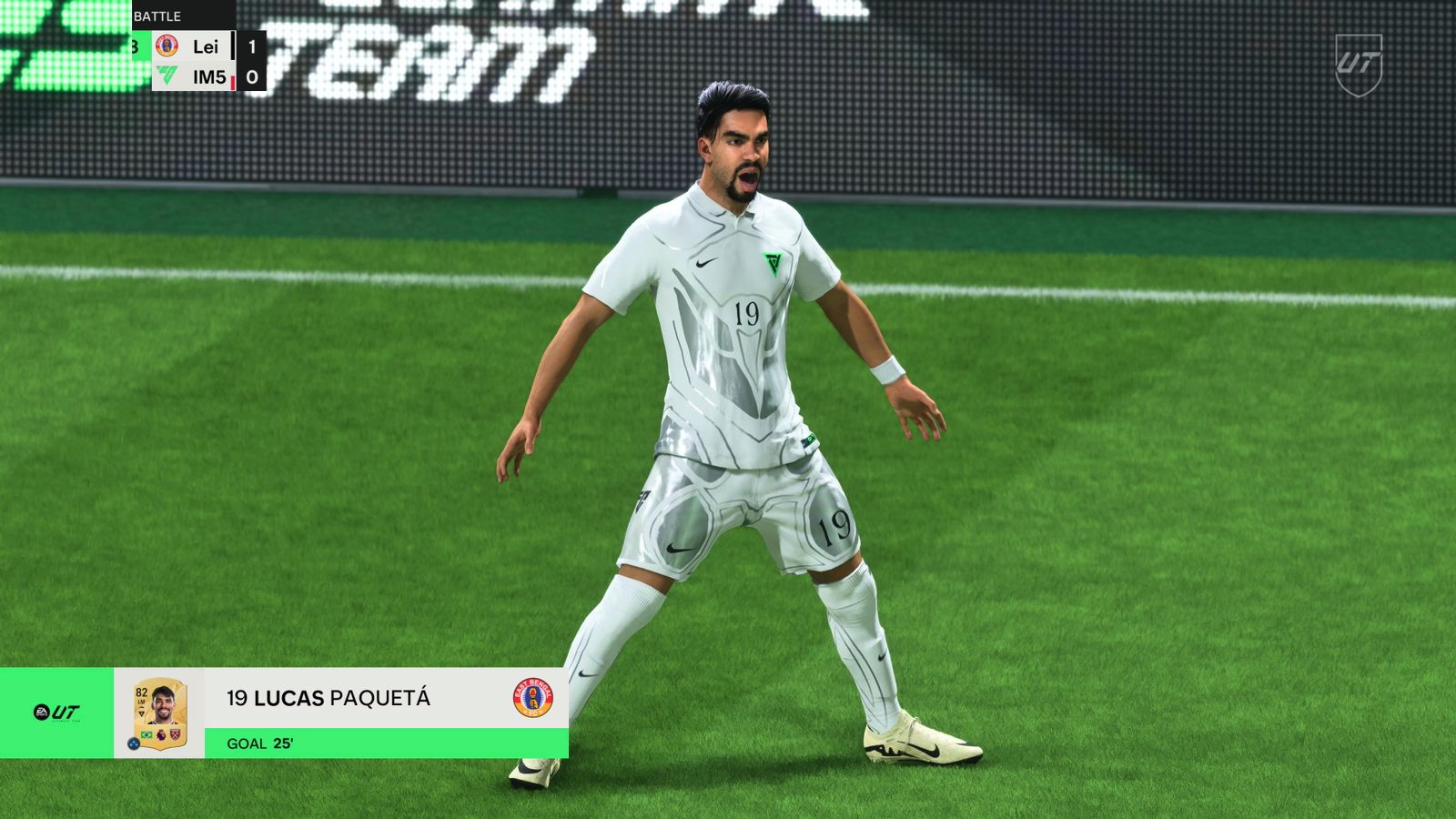
Task: Click the Brazil flag on Paquetá's card
Action: pyautogui.click(x=146, y=734)
